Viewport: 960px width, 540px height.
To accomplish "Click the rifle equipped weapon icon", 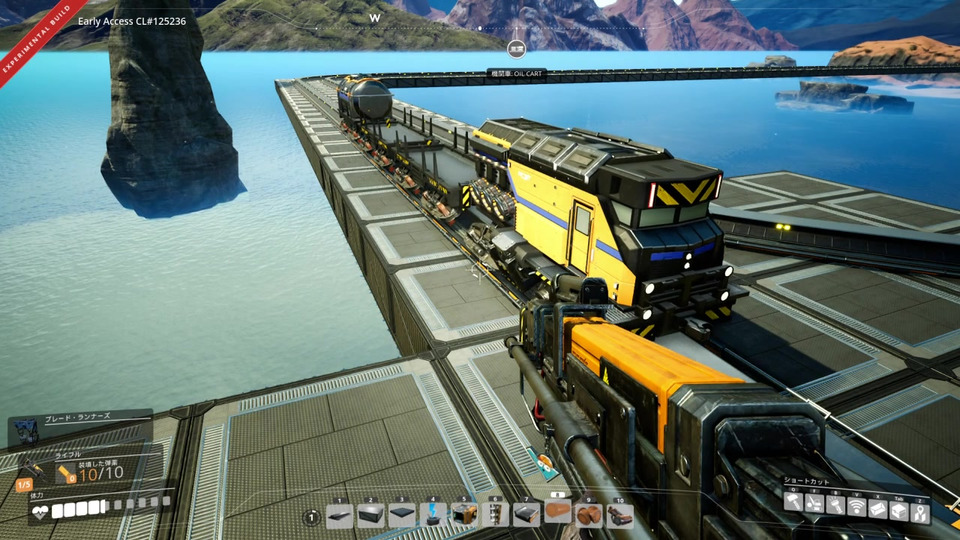I will tap(33, 467).
